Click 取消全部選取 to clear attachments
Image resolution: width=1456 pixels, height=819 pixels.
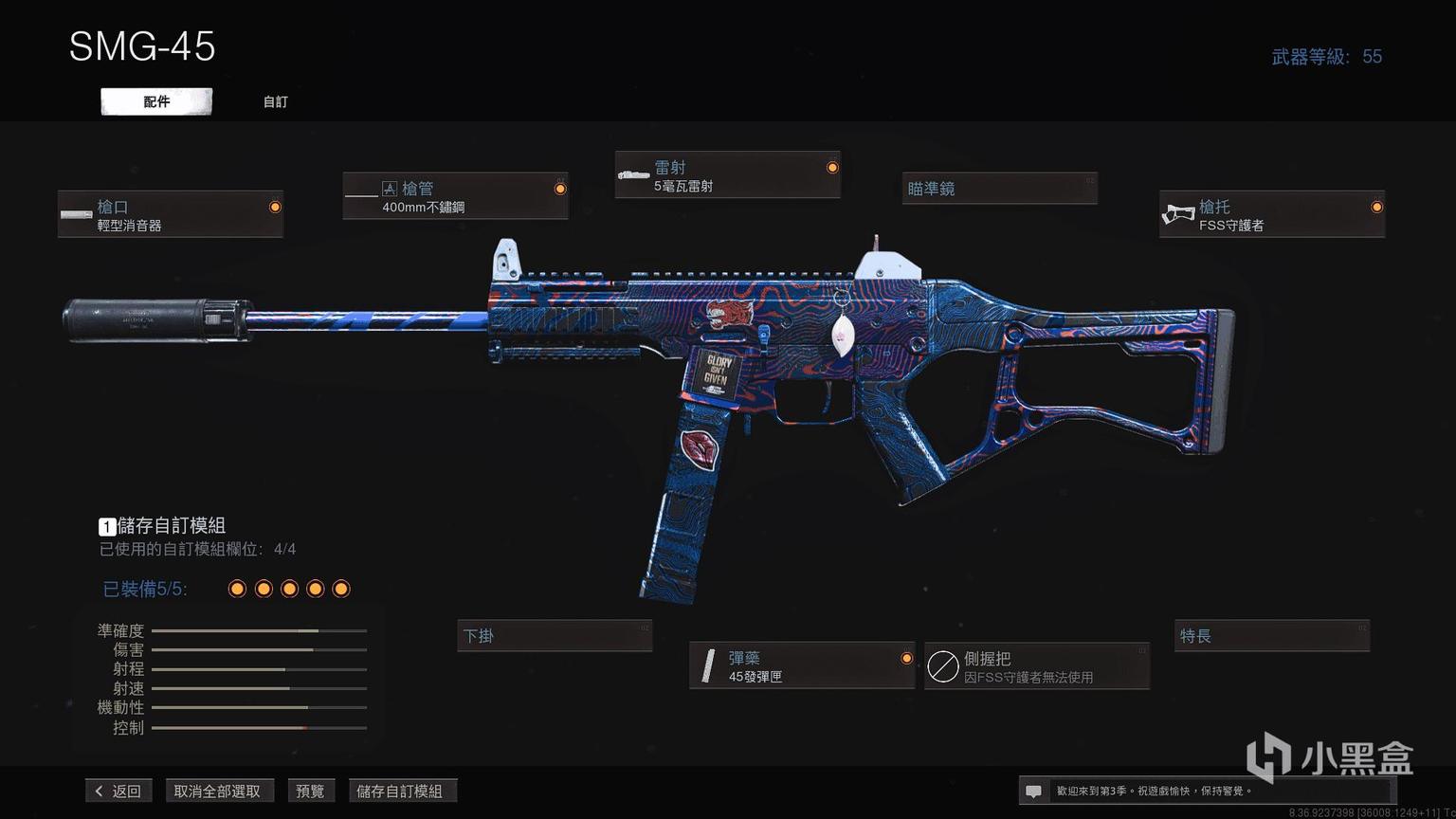(217, 791)
